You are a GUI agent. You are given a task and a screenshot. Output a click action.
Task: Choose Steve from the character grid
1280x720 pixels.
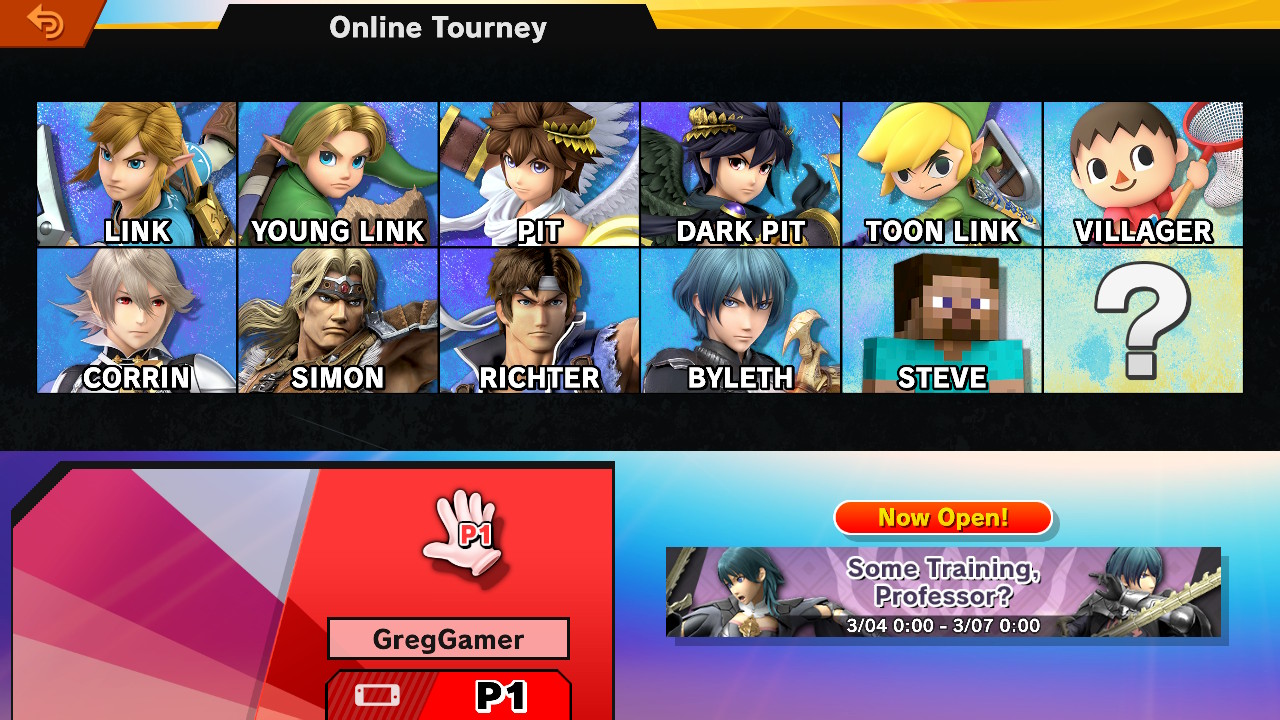[x=942, y=320]
